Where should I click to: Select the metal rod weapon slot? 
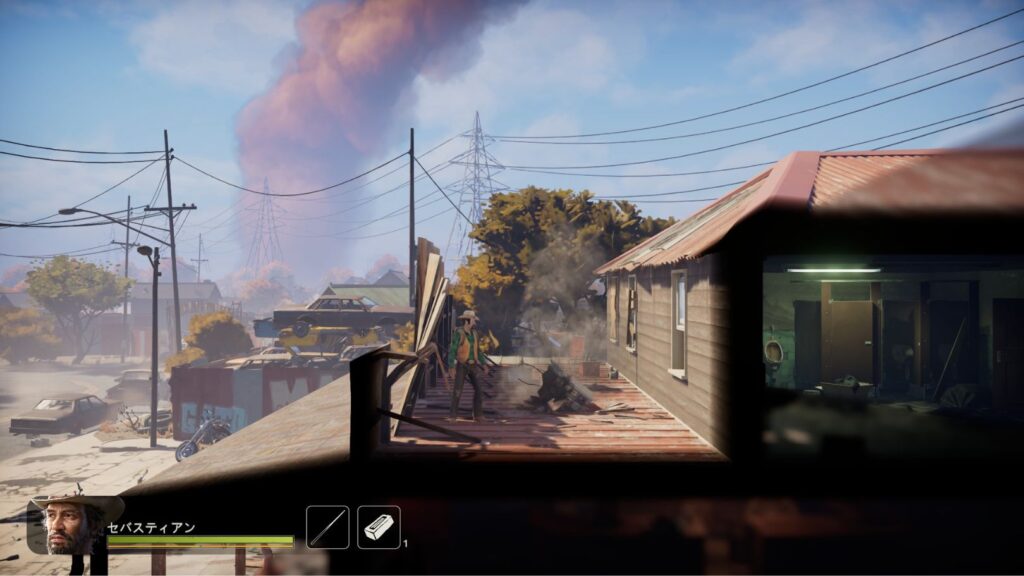point(327,527)
